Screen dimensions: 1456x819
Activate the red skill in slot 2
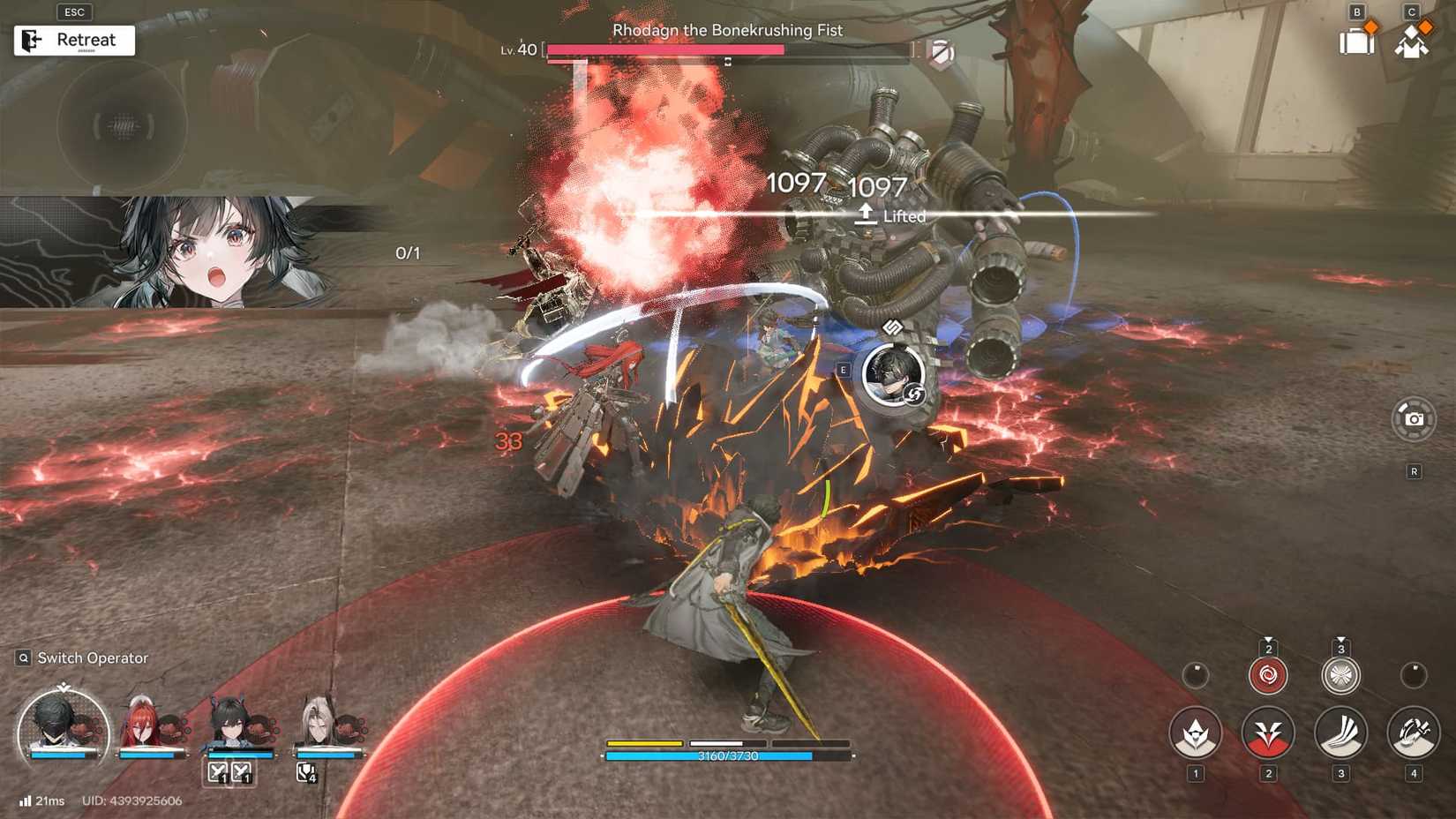click(x=1269, y=734)
